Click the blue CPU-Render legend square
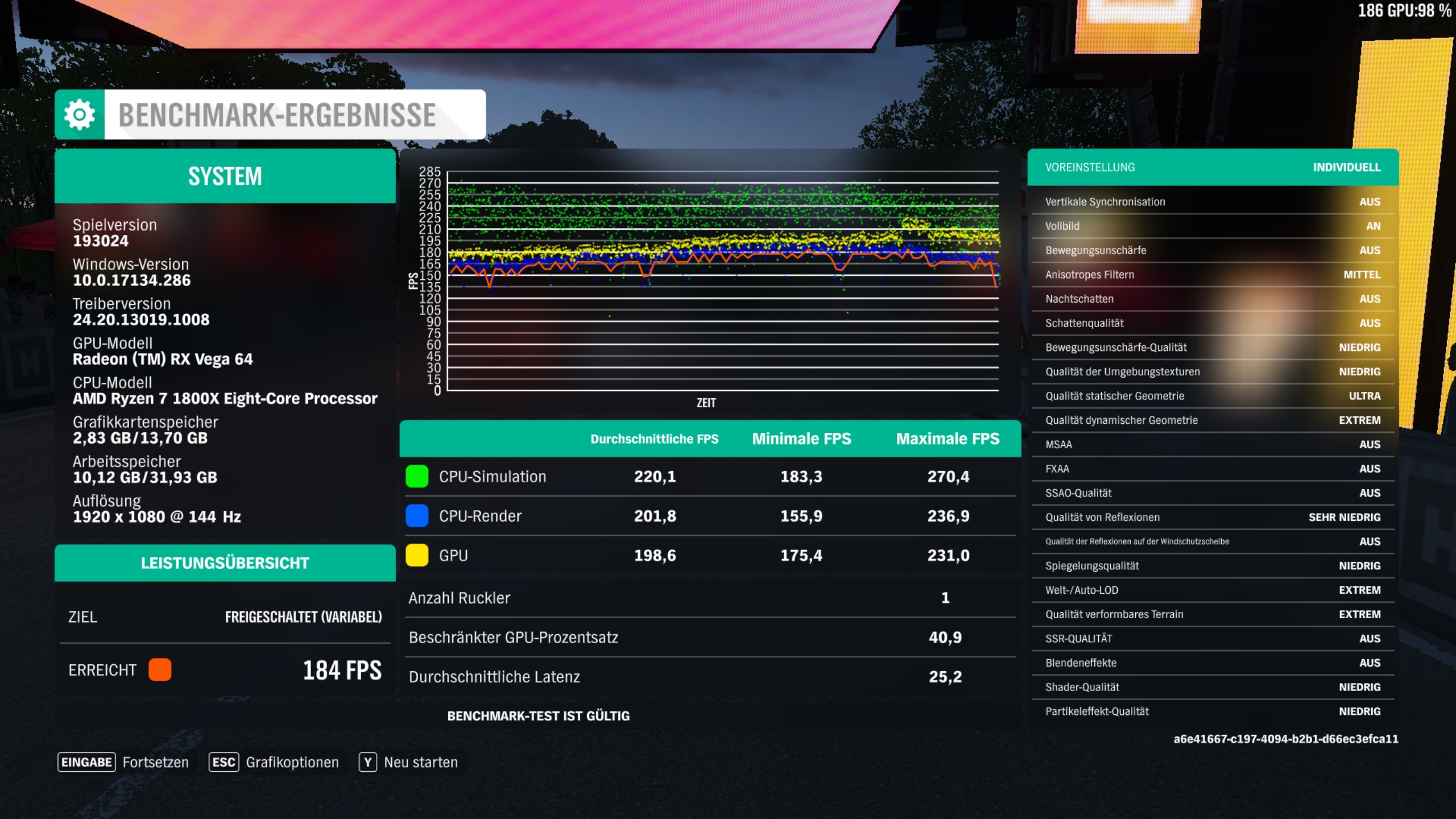1456x819 pixels. click(417, 516)
